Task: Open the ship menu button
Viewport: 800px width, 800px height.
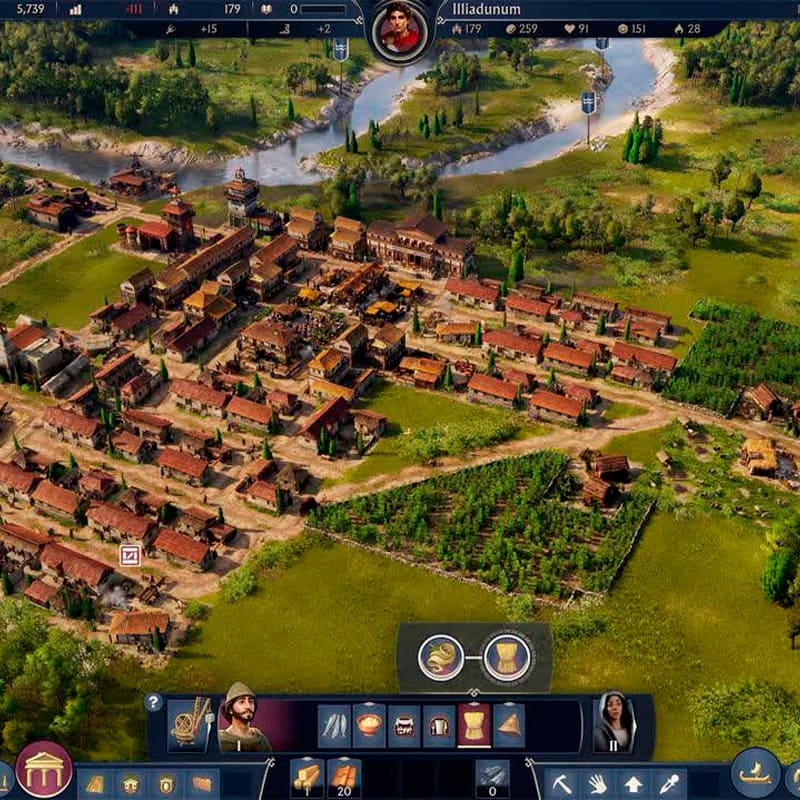Action: click(755, 771)
